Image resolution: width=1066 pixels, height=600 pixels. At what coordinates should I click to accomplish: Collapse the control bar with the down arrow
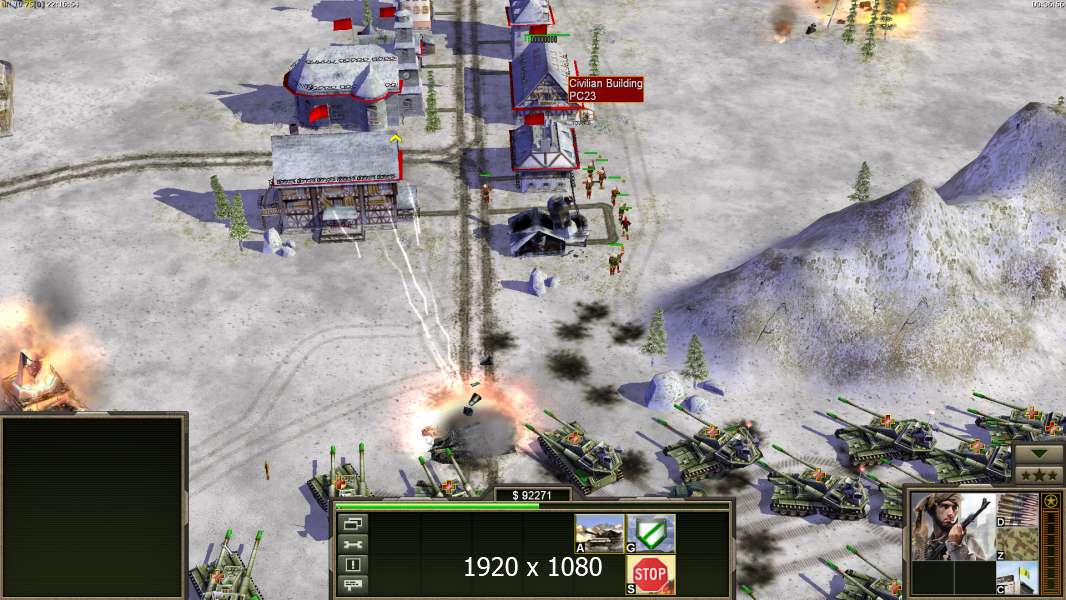point(1039,453)
